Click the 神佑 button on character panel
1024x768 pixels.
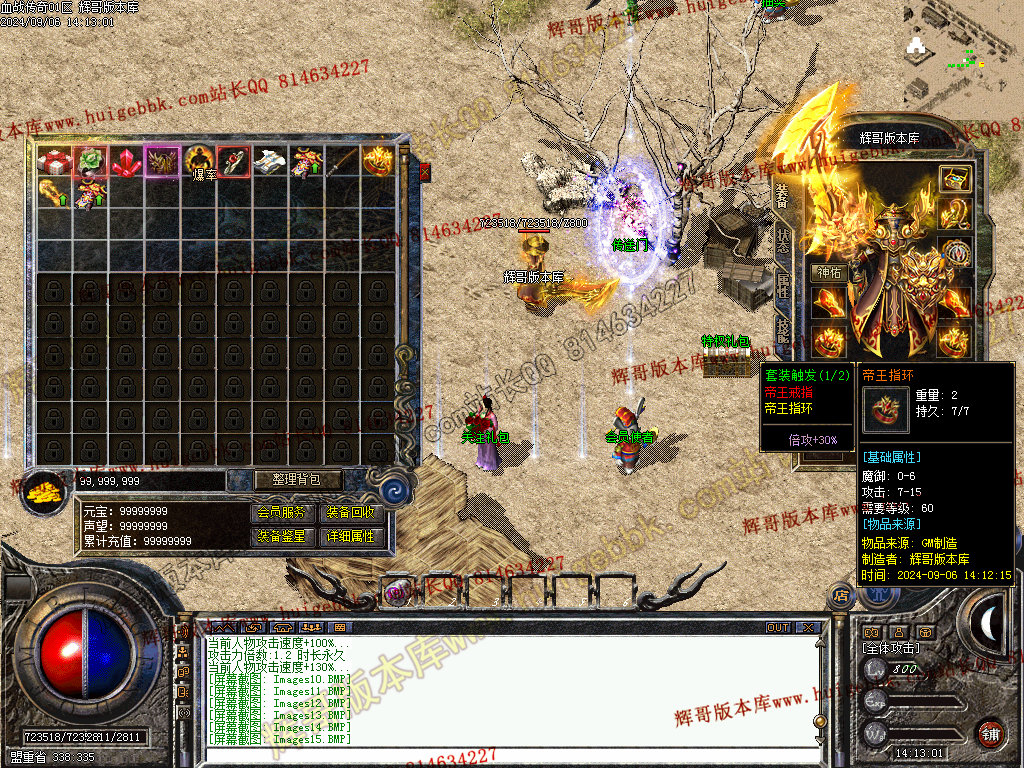829,272
